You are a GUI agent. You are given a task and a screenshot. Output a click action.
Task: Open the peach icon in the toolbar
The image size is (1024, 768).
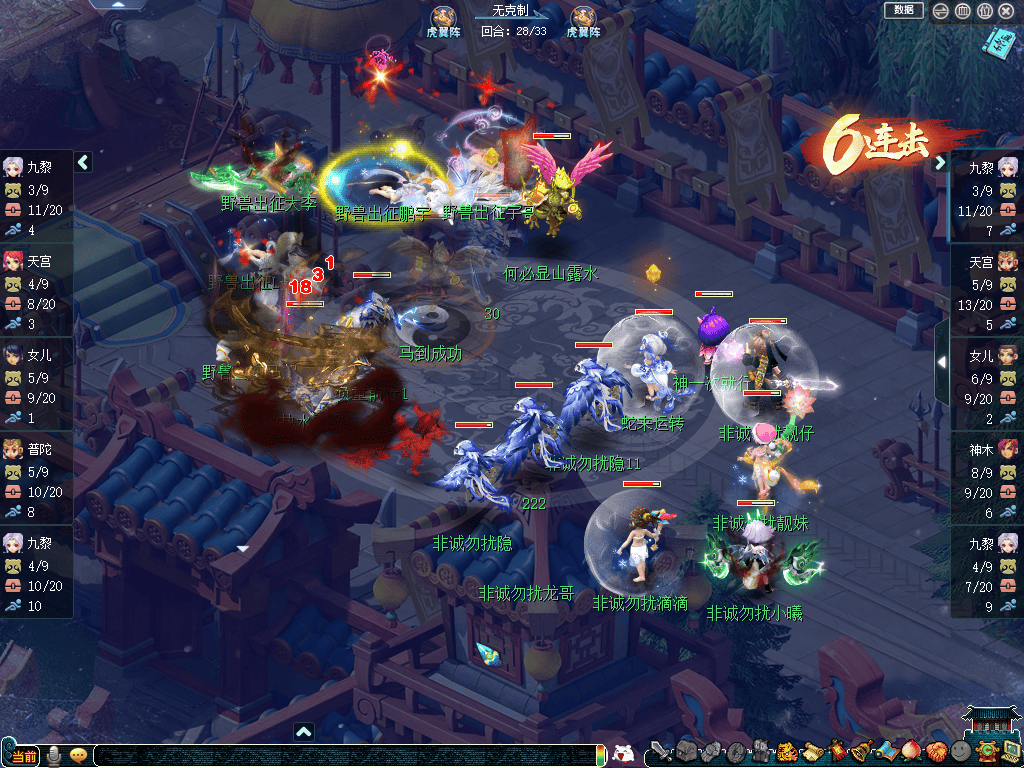(910, 751)
